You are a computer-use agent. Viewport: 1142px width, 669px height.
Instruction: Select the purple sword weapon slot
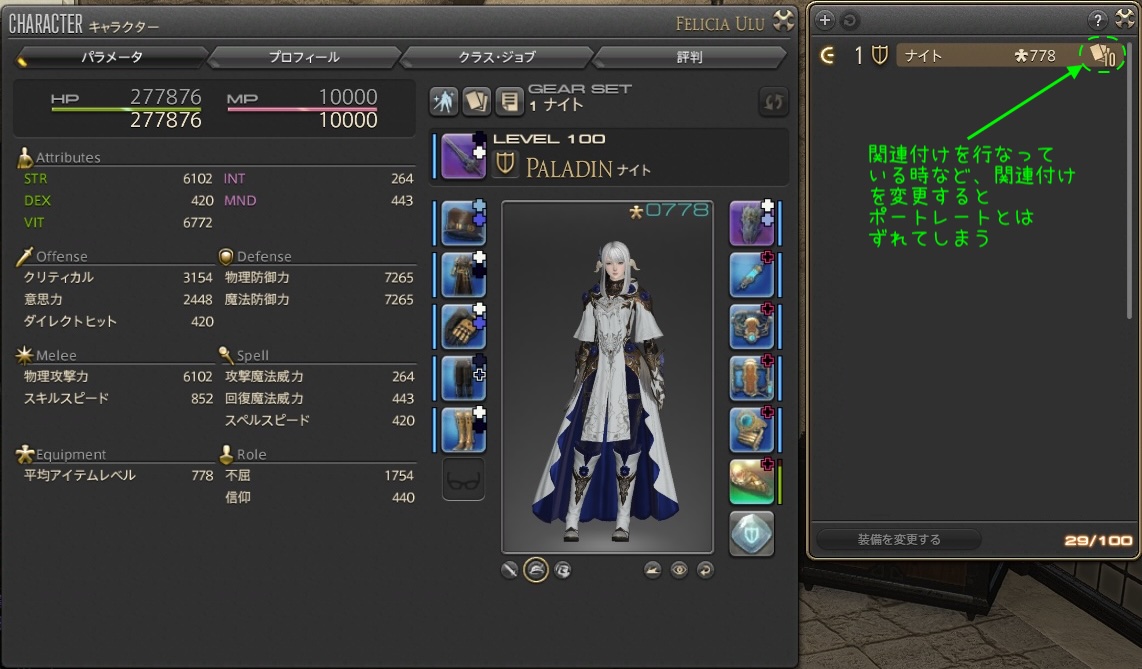click(x=463, y=156)
